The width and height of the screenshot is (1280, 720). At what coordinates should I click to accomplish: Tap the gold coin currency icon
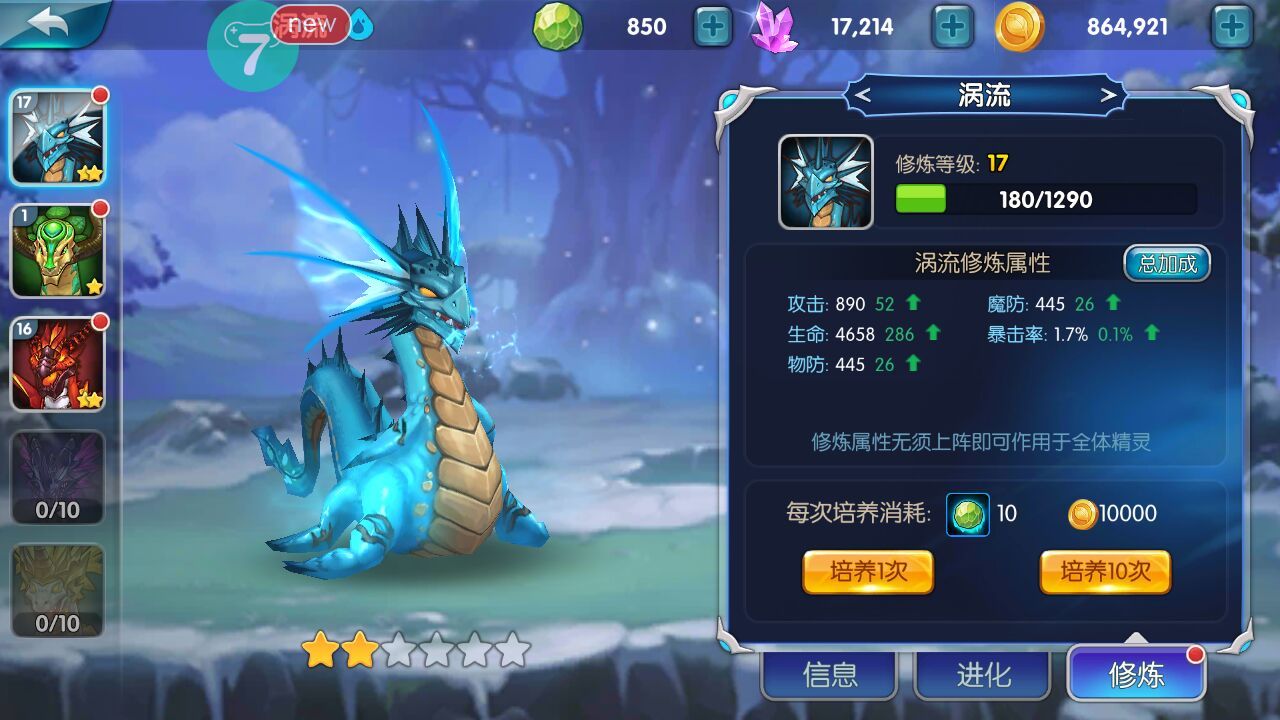tap(1019, 27)
